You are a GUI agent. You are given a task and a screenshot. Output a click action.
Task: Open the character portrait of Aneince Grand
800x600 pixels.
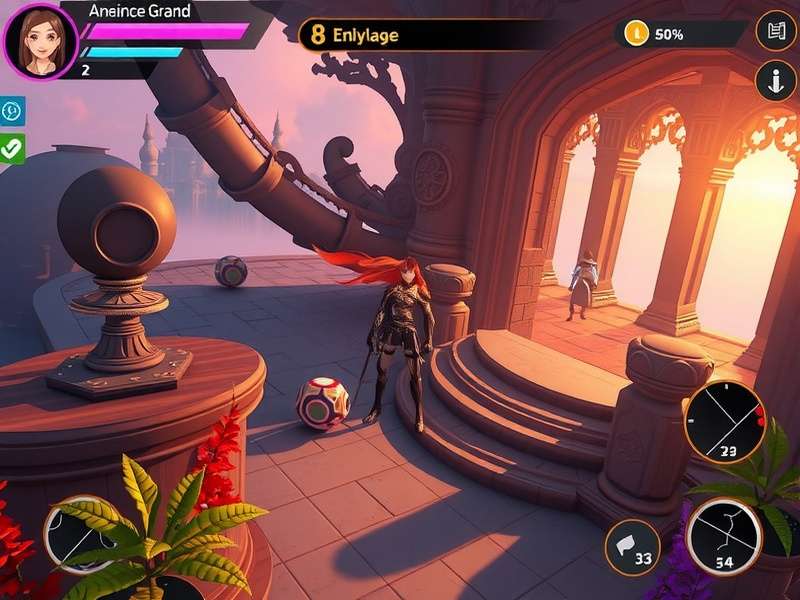[40, 41]
